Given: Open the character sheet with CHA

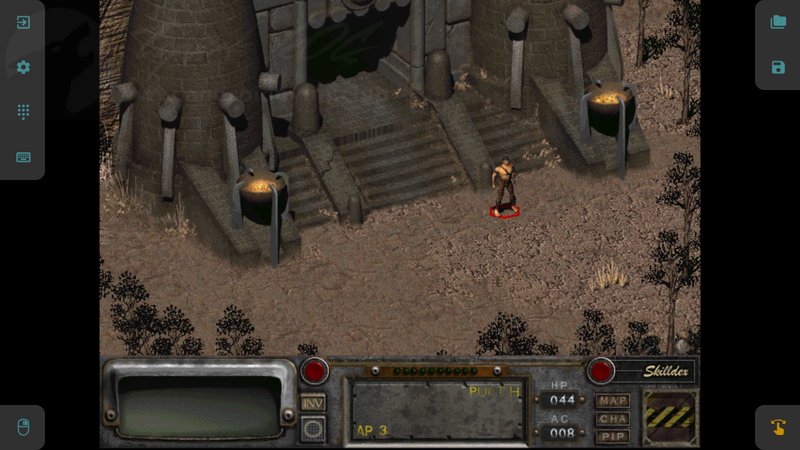Looking at the screenshot, I should click(612, 419).
